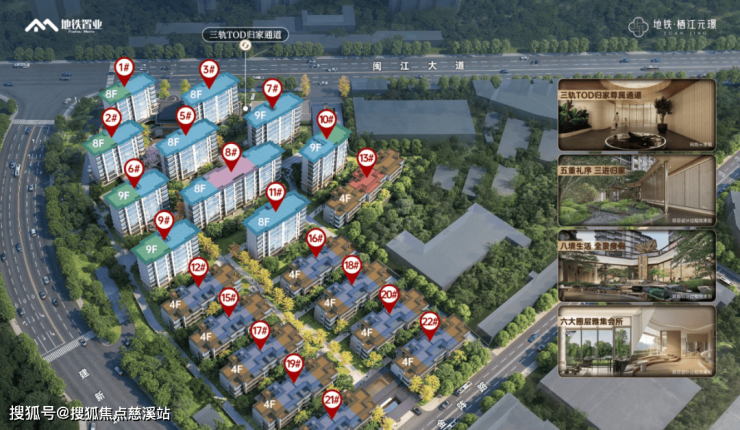Select the 10# building marker
Screen dimensions: 740x430
[326, 119]
